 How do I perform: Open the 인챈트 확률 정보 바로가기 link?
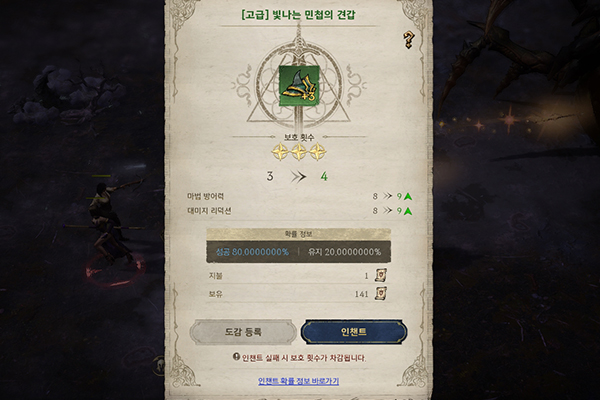(x=298, y=381)
